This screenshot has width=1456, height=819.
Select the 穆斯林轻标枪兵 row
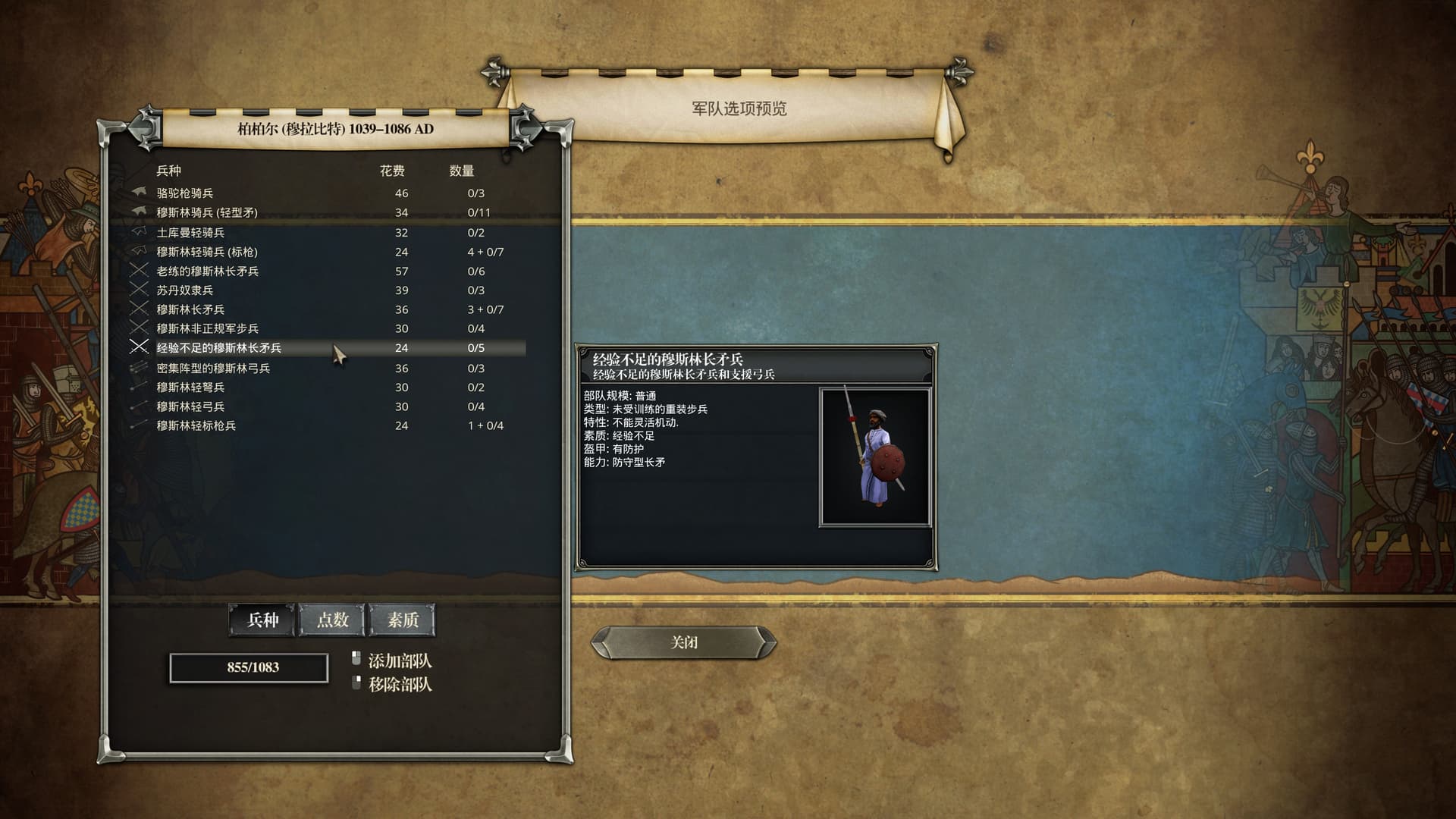196,425
